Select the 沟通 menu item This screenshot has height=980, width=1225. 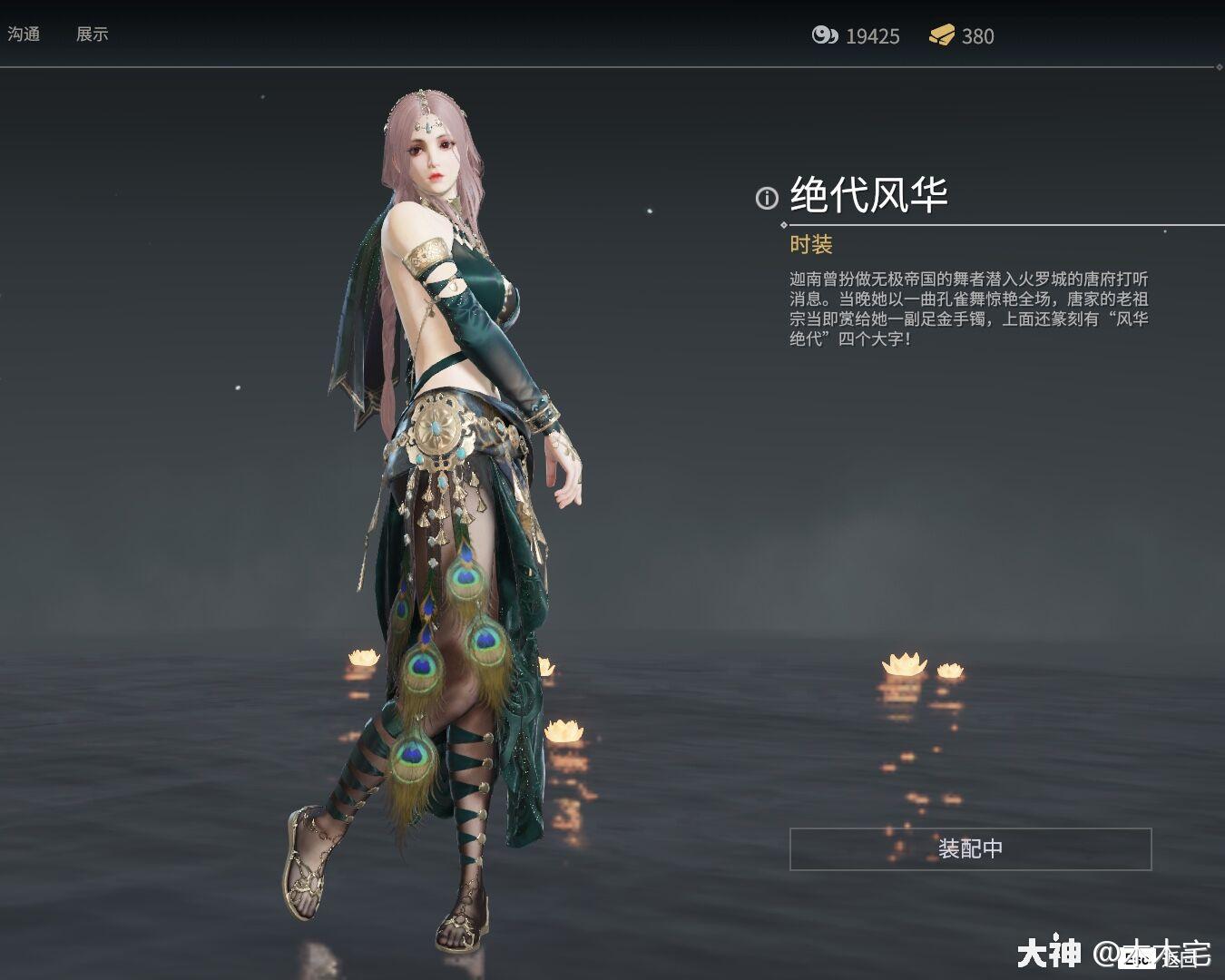(25, 34)
